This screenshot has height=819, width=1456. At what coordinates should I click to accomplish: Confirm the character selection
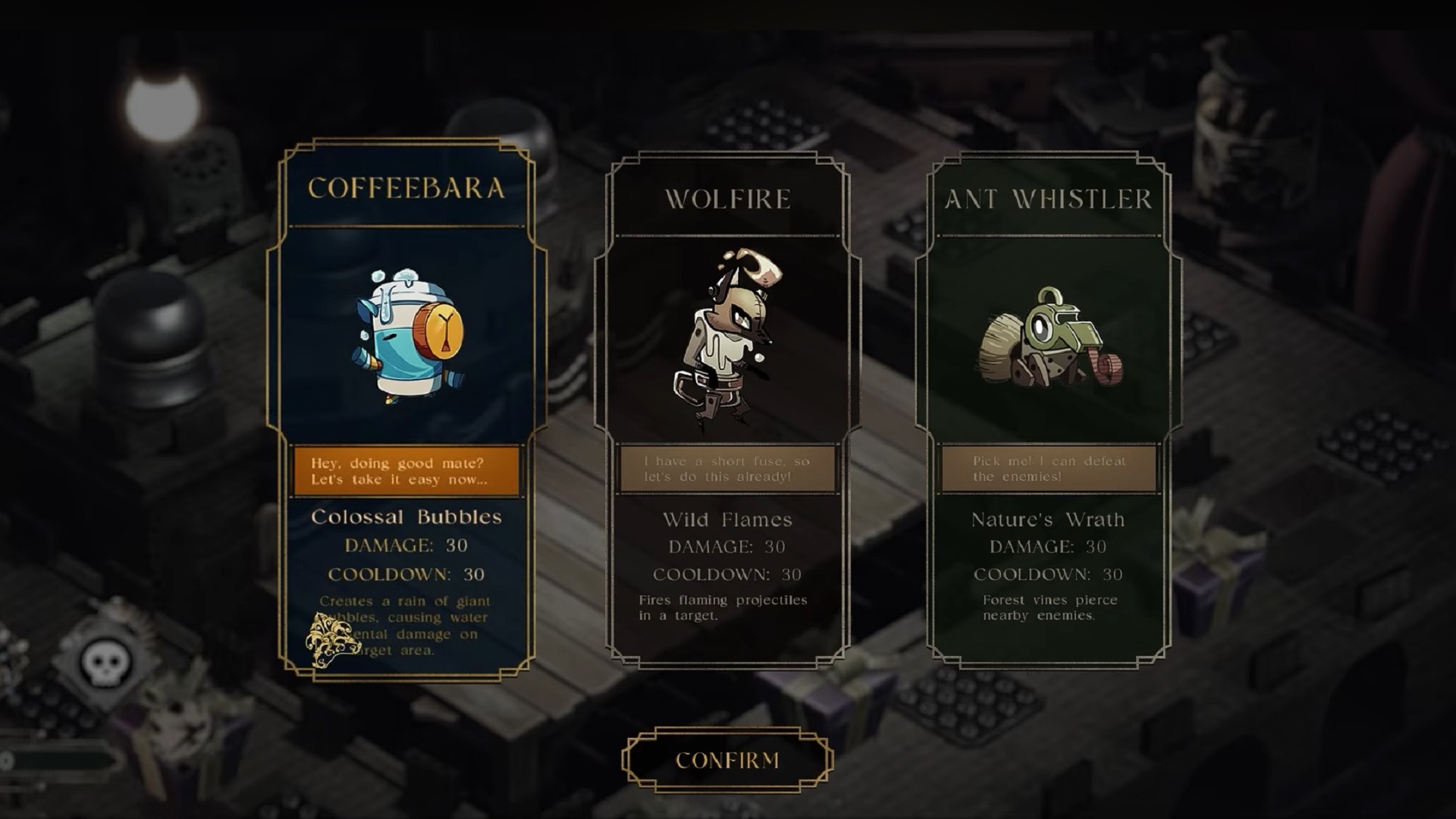pos(727,760)
